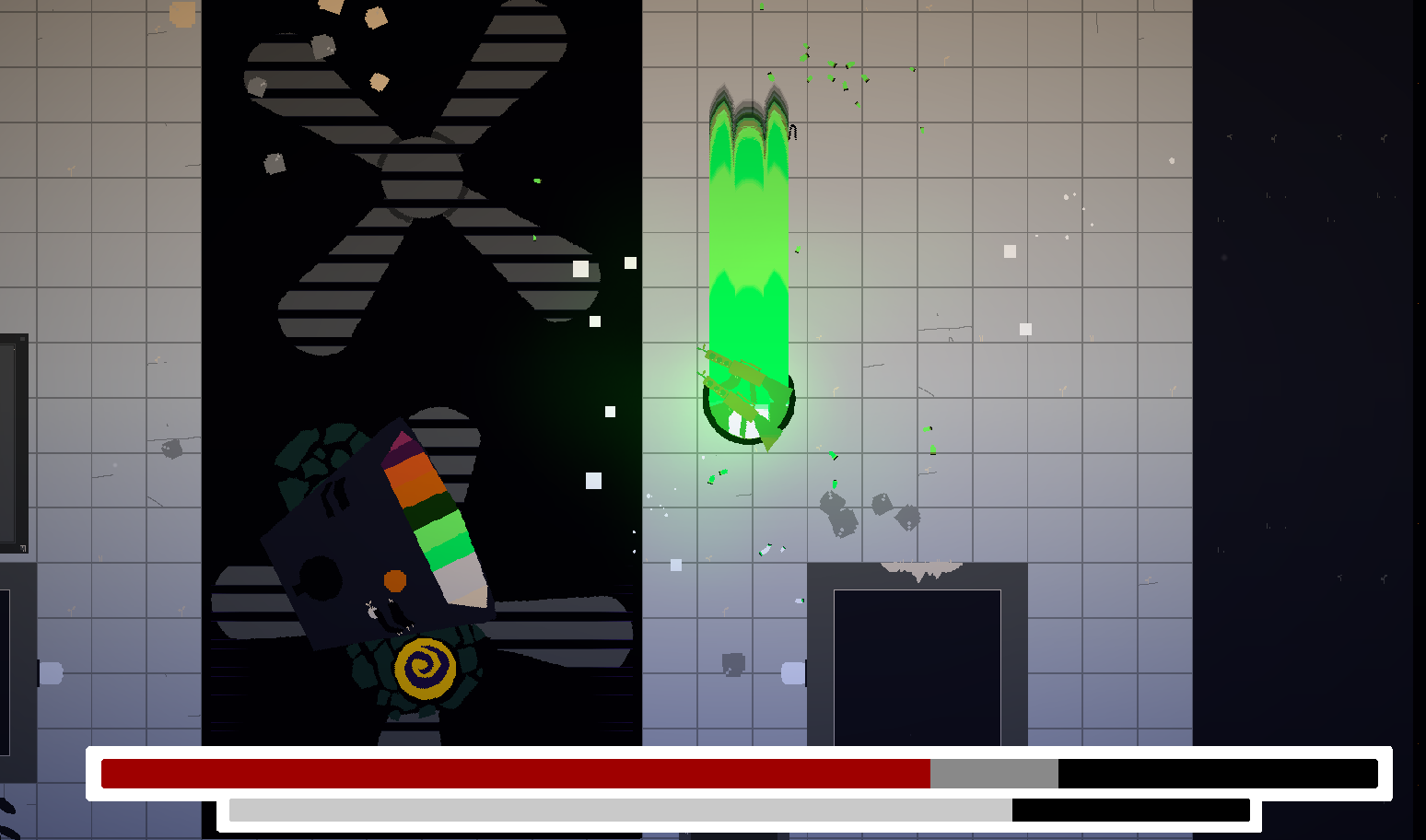Click the white particle square left of the beam
Image resolution: width=1426 pixels, height=840 pixels.
point(595,479)
